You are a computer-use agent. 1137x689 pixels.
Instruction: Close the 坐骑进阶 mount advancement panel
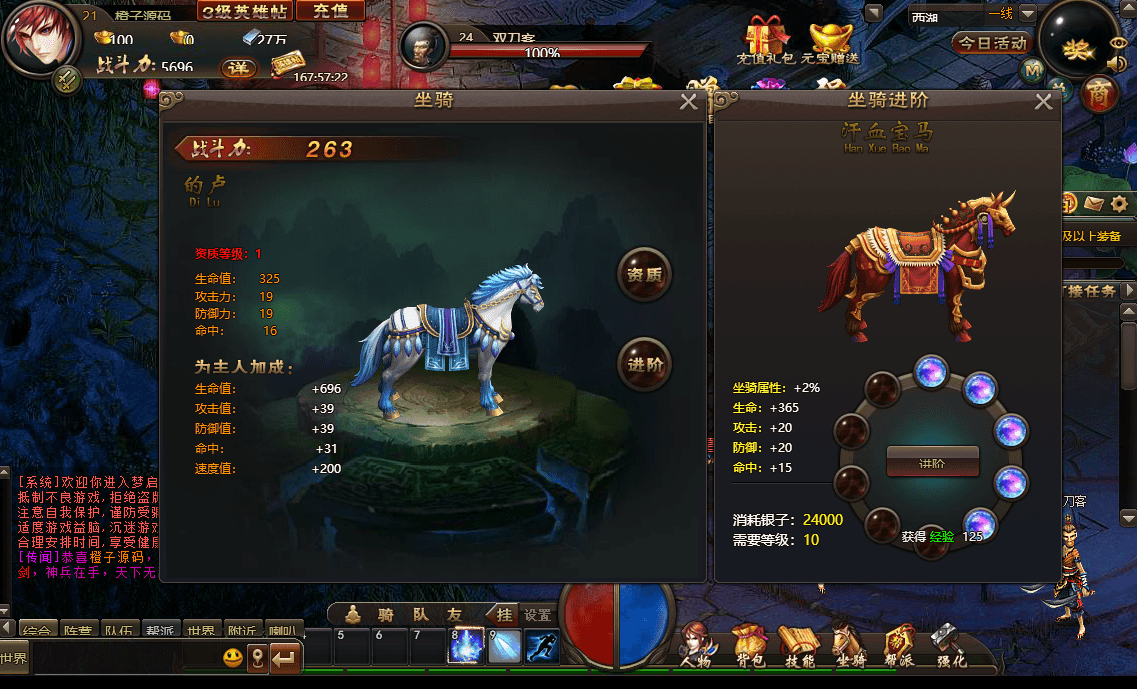[x=1043, y=102]
